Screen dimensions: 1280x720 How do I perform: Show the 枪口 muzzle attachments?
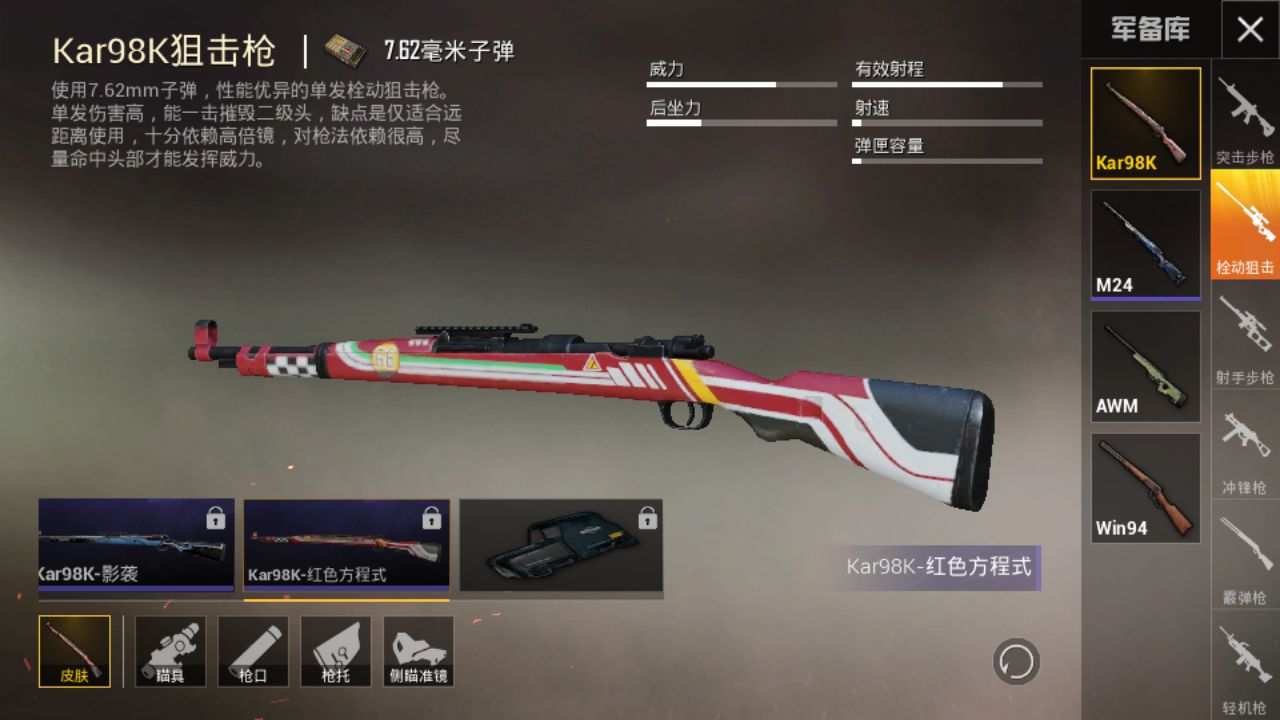tap(253, 651)
